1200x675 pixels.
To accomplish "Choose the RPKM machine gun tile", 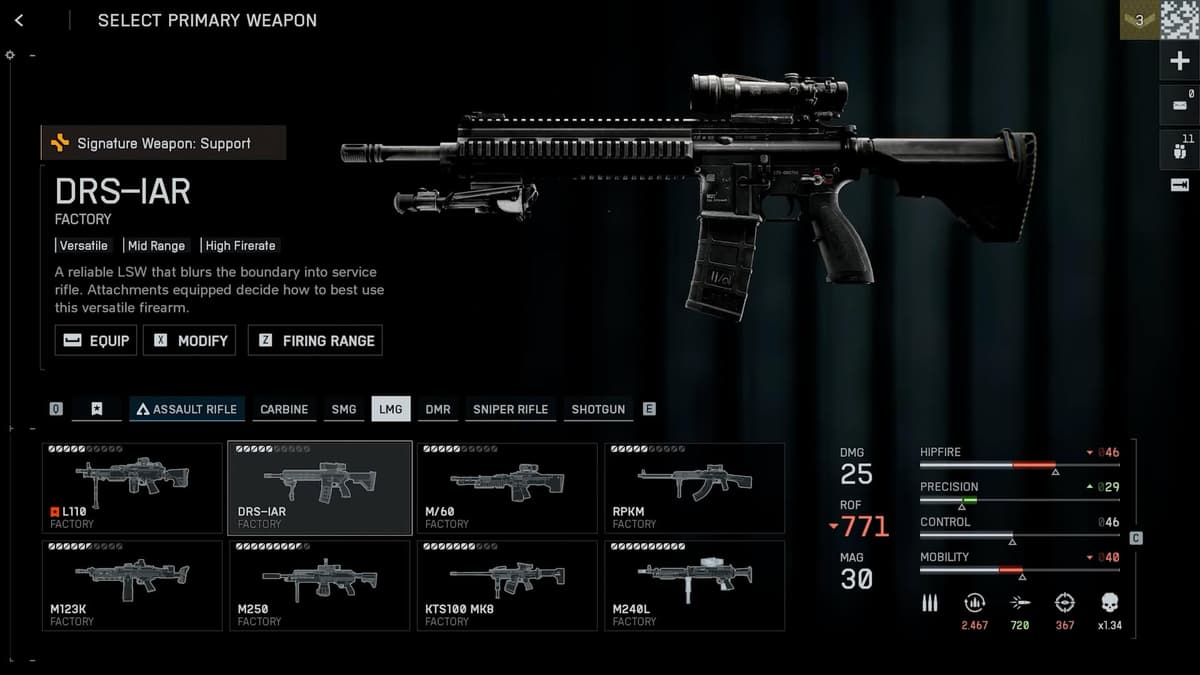I will tap(694, 488).
